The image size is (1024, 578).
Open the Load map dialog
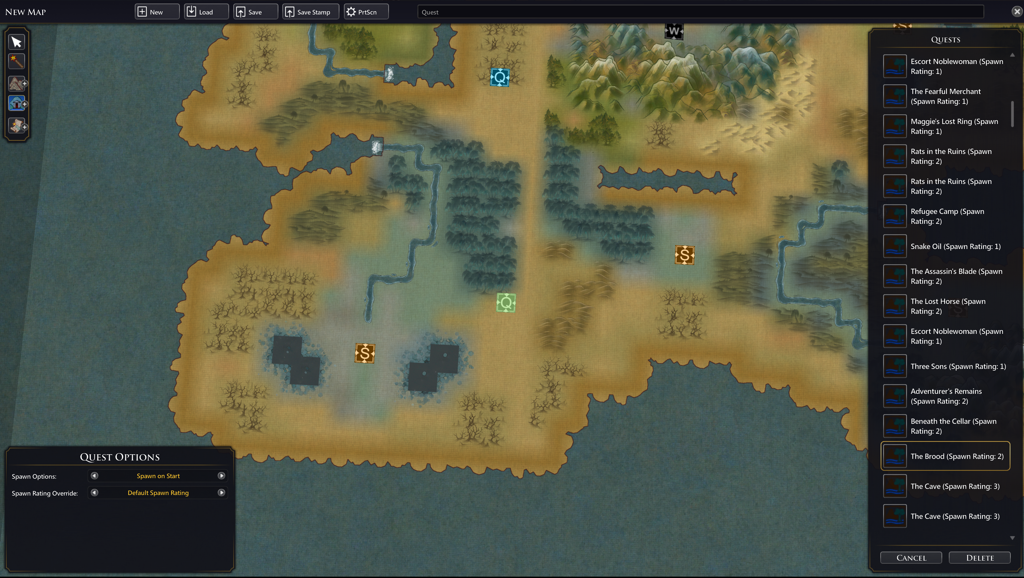(x=206, y=12)
